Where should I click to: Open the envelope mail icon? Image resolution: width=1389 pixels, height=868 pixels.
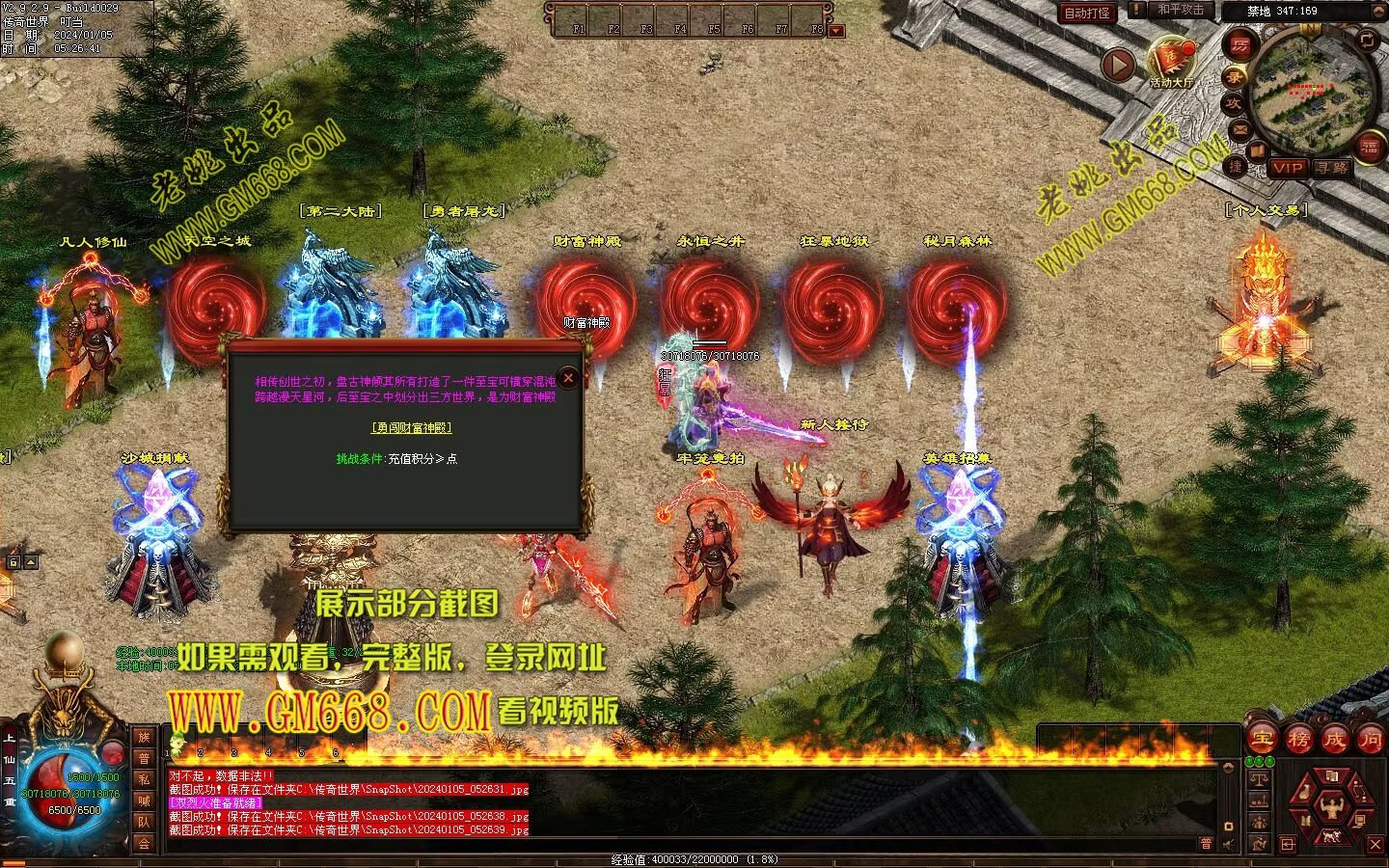[x=1239, y=128]
